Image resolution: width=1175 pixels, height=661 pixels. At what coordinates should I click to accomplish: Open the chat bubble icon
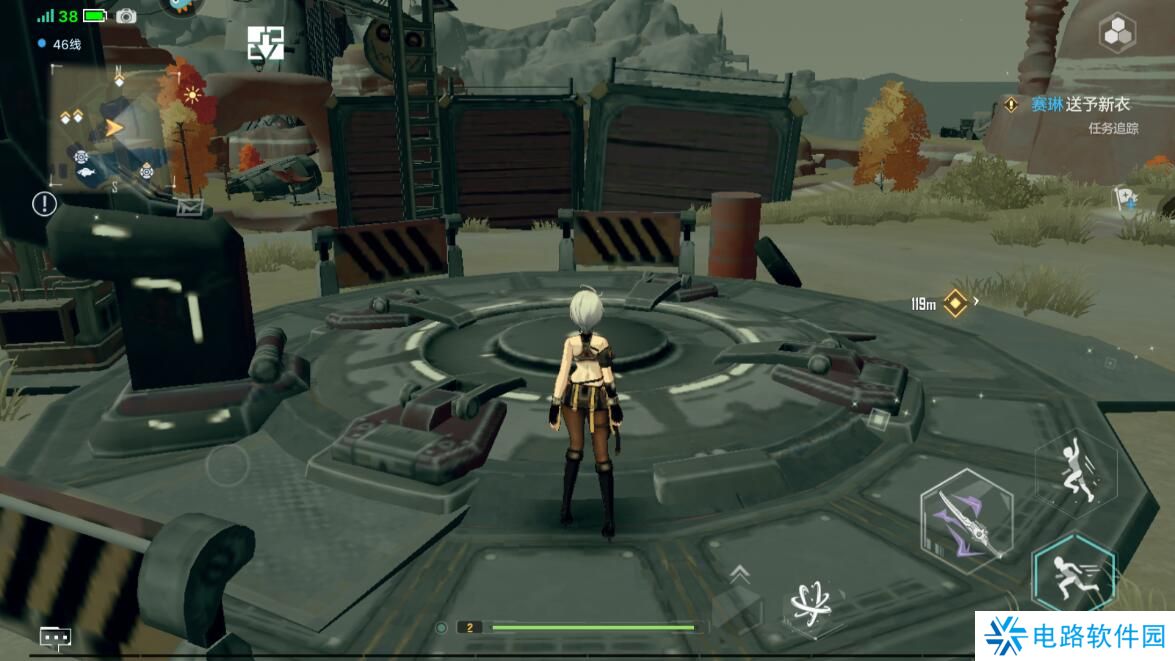[x=54, y=637]
